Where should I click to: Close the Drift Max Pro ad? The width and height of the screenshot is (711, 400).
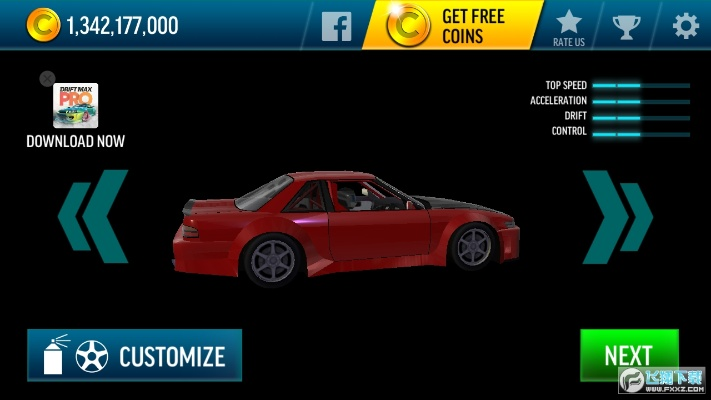point(47,78)
